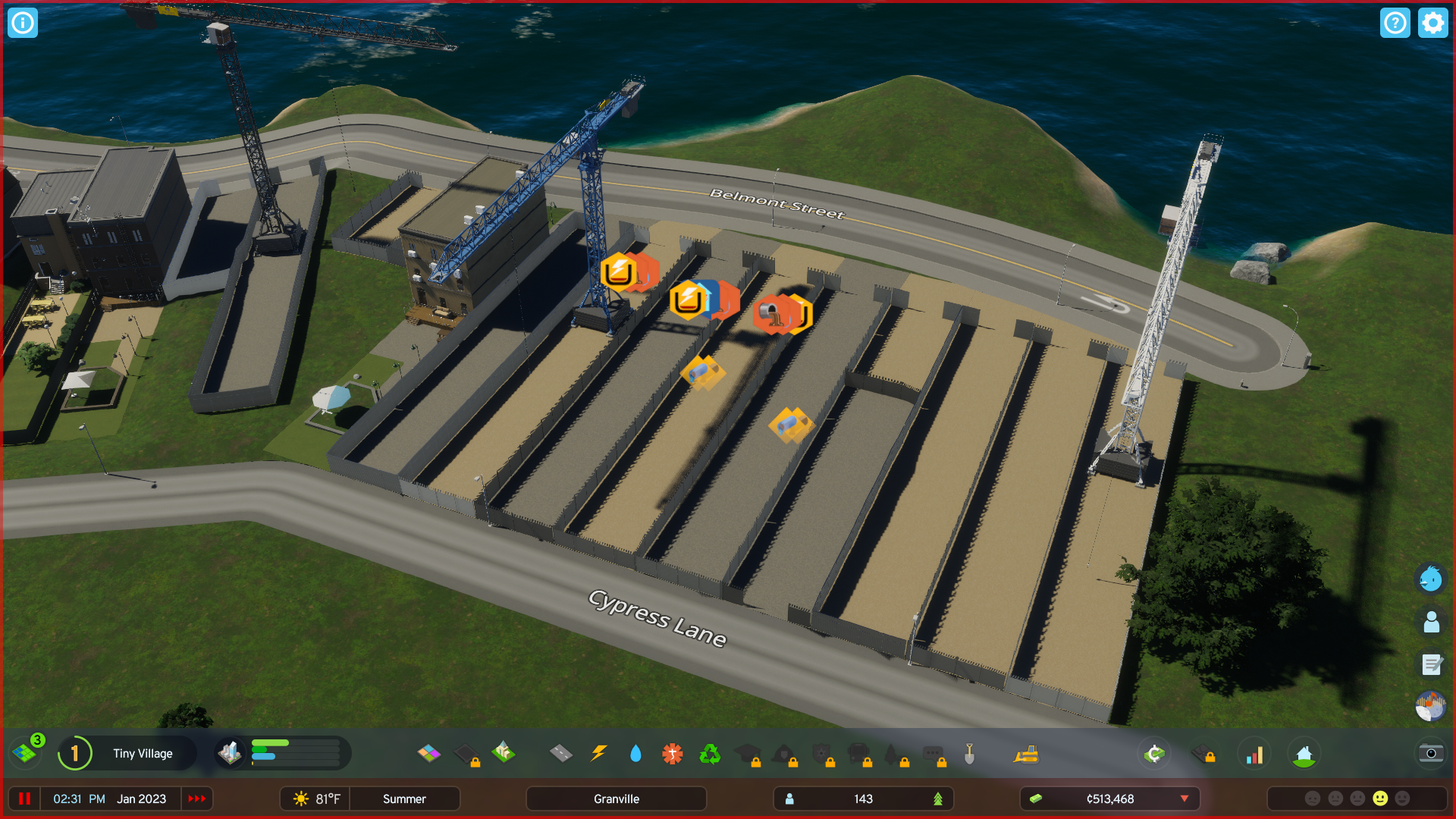The image size is (1456, 819).
Task: Activate the Bulldozer tool
Action: [x=1028, y=754]
